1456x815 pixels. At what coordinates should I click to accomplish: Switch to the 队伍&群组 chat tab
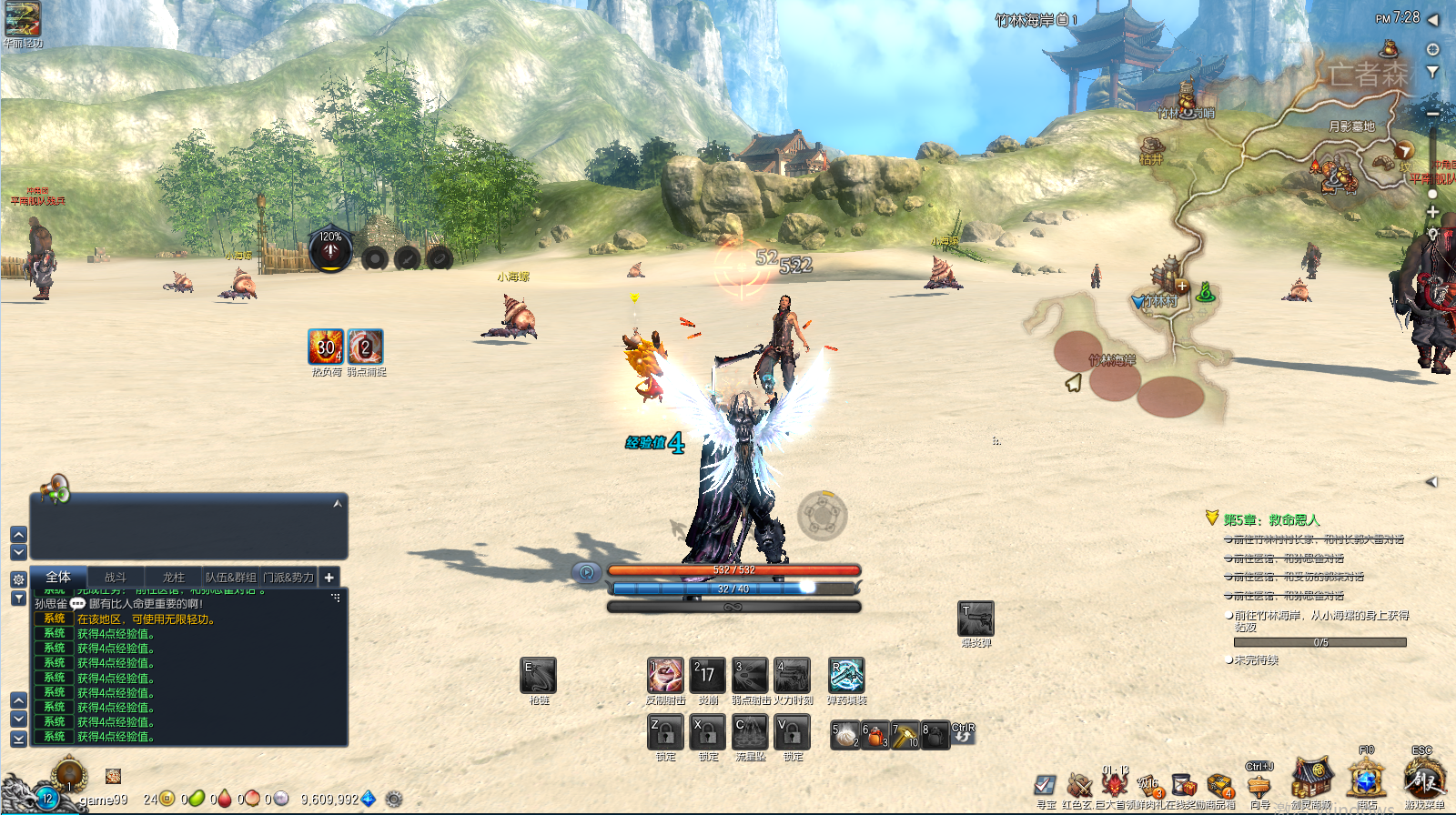pyautogui.click(x=230, y=577)
